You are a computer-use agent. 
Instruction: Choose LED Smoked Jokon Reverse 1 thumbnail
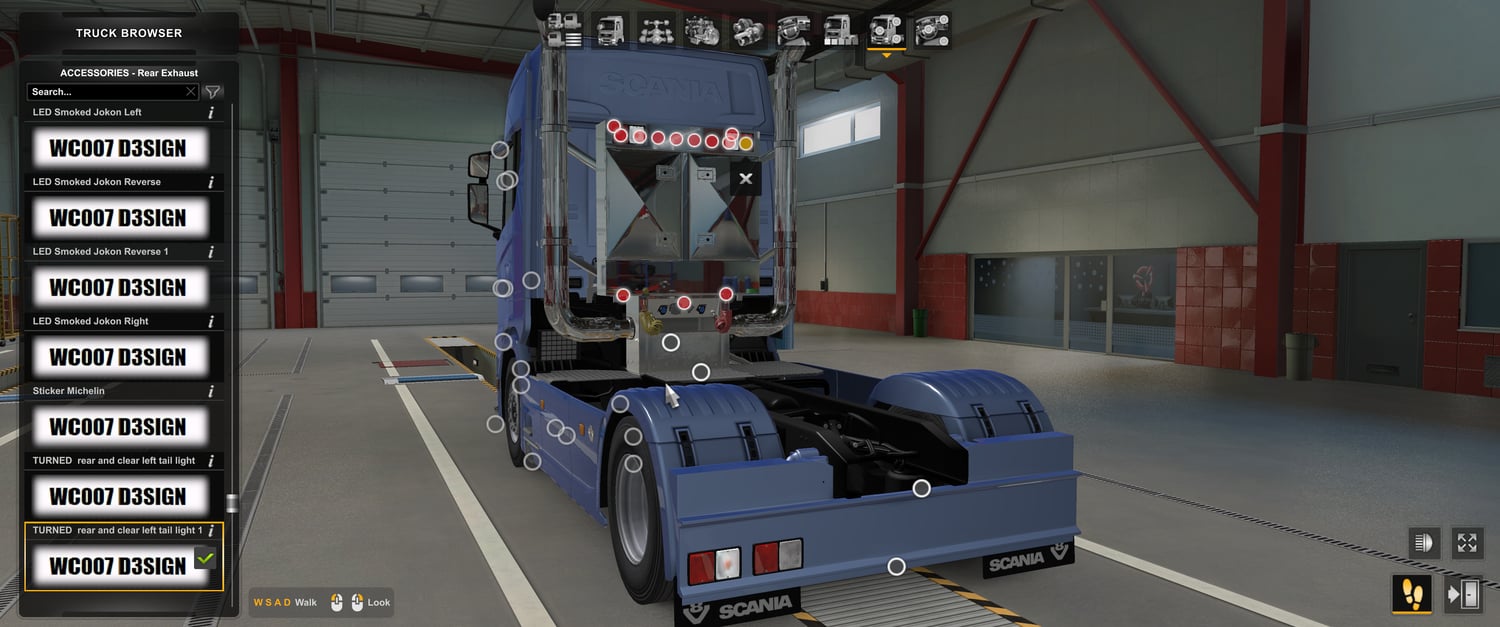(x=119, y=287)
